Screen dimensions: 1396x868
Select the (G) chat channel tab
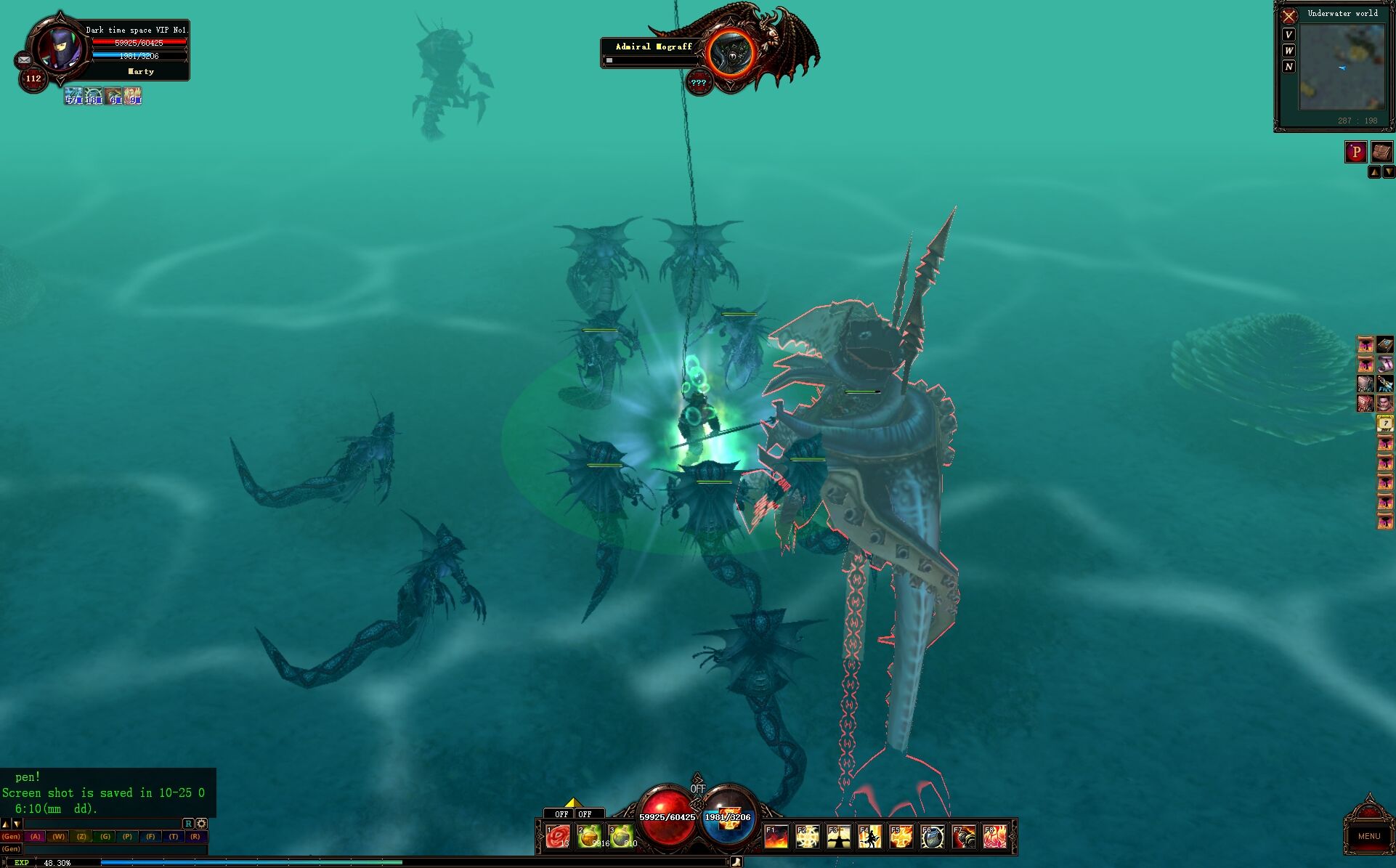(105, 836)
